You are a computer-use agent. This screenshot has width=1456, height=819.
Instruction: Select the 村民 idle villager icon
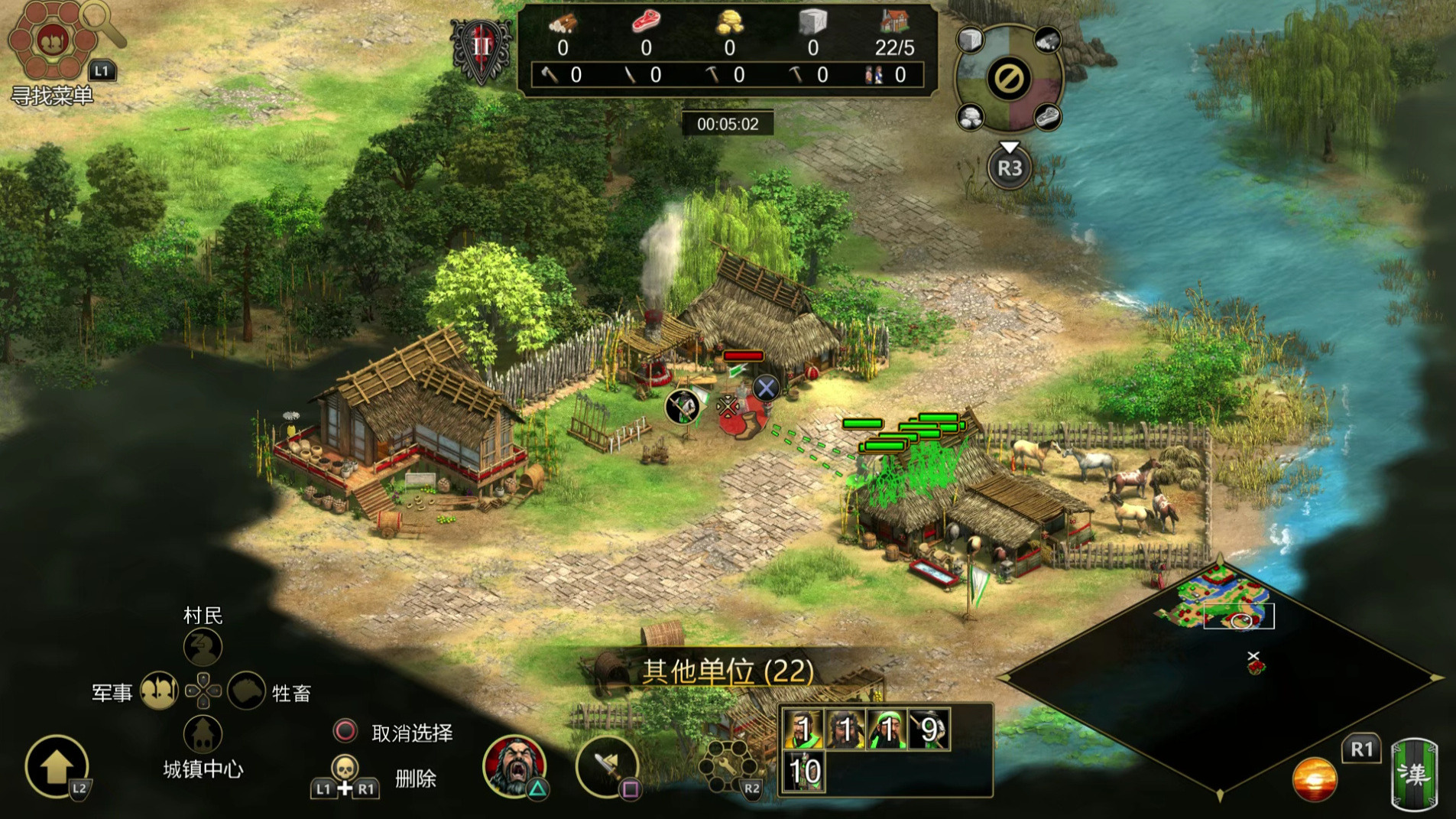pos(203,648)
